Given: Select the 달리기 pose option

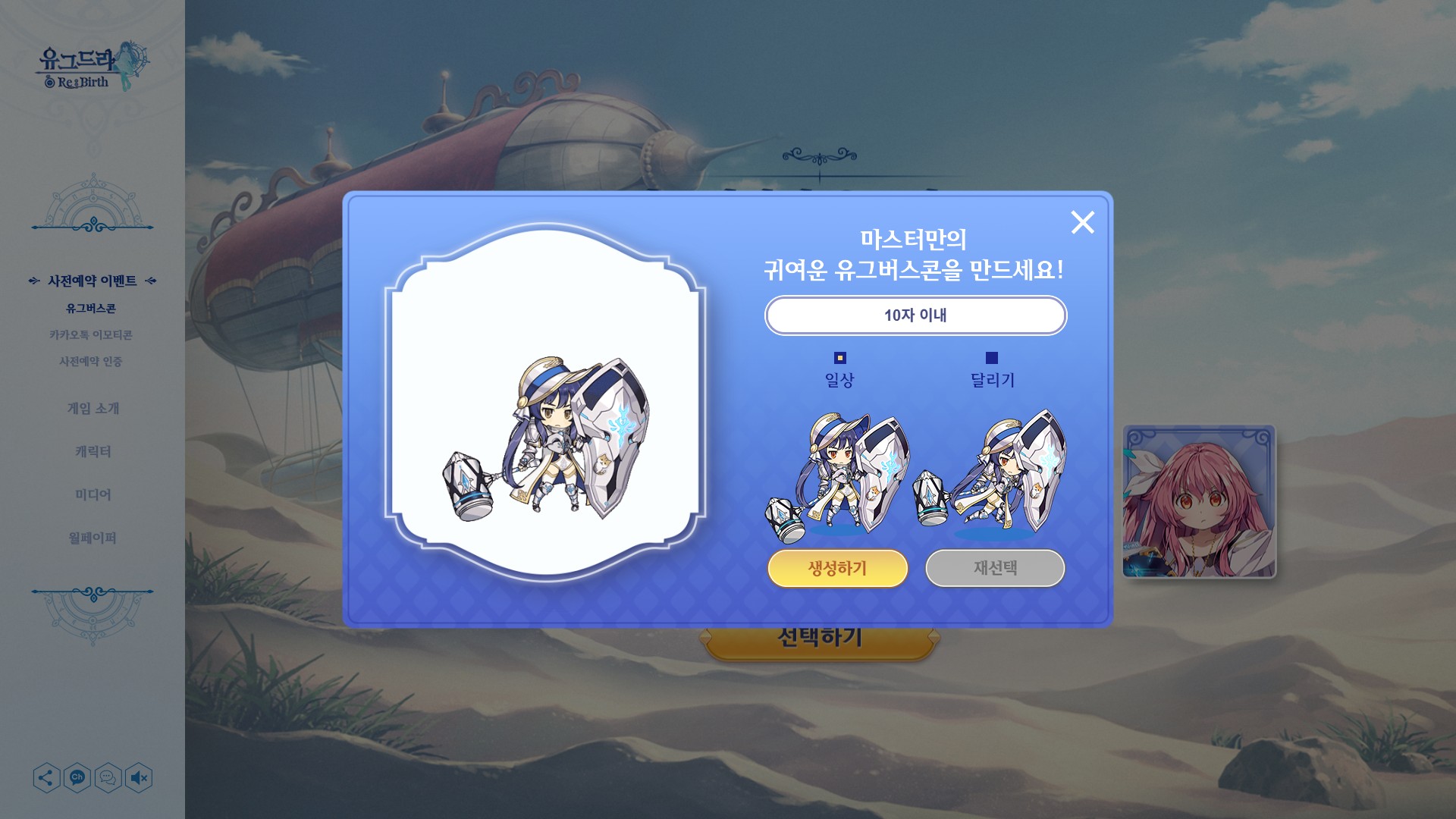Looking at the screenshot, I should point(991,358).
